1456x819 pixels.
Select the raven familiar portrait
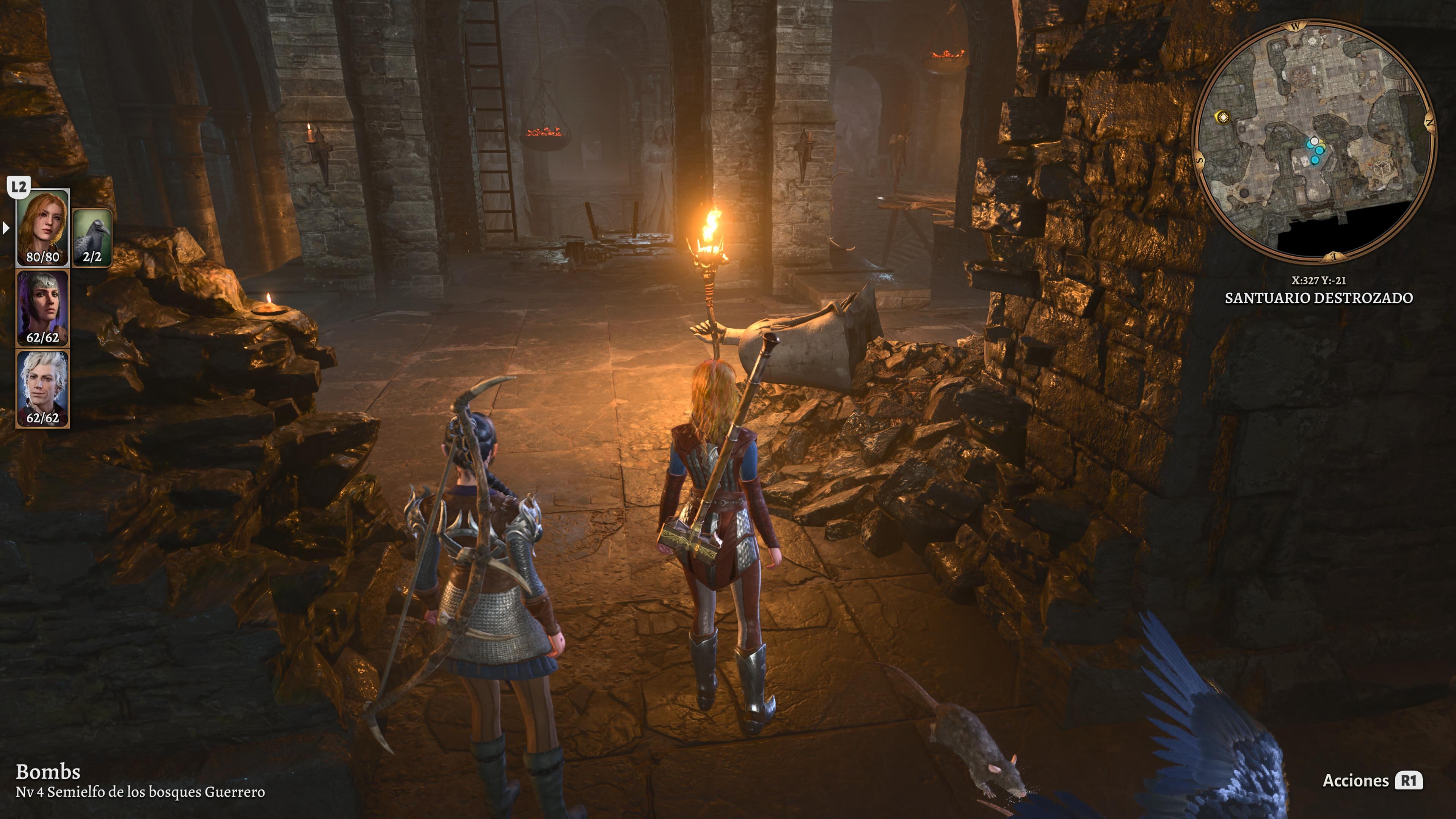coord(92,237)
